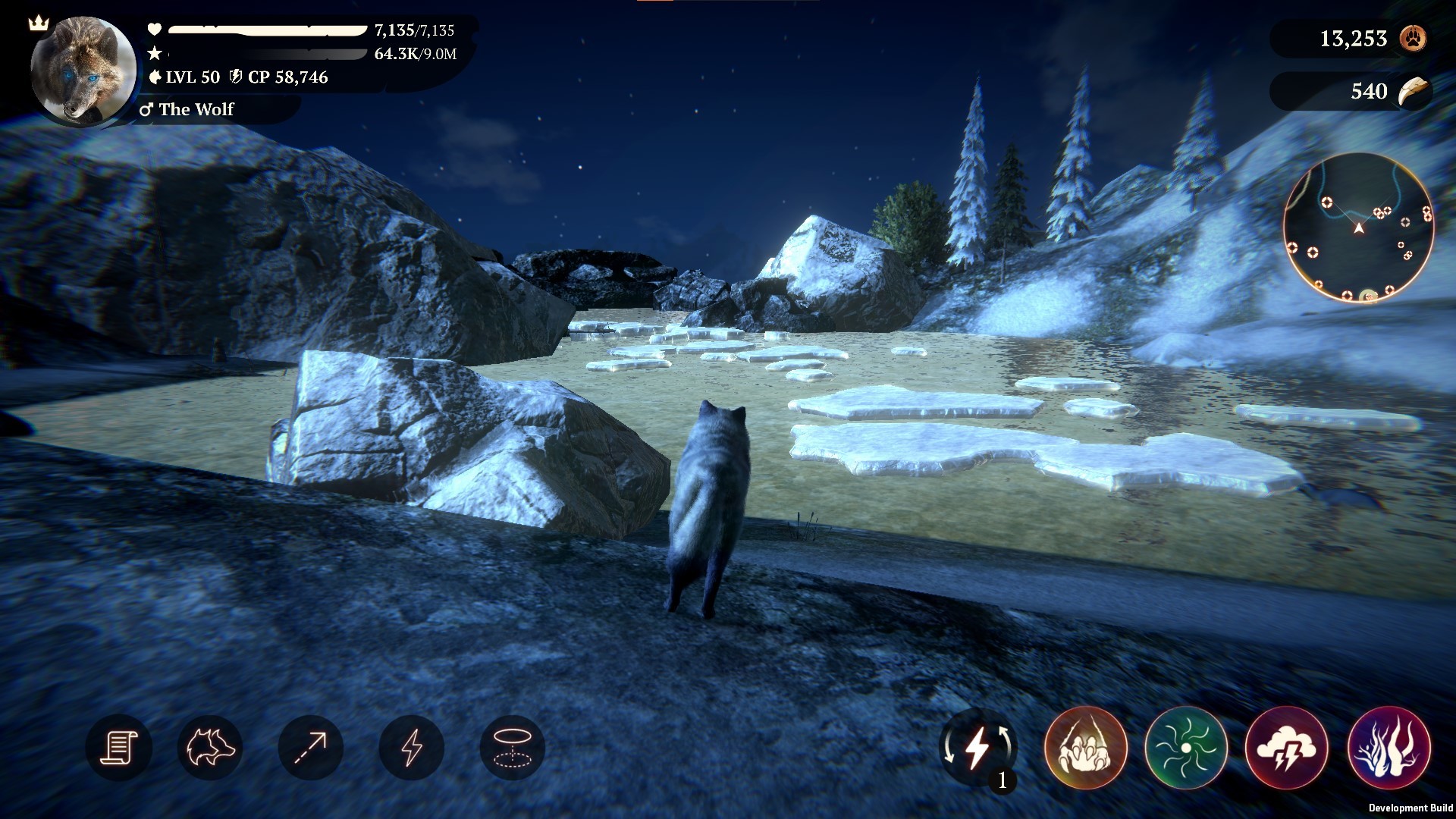Image resolution: width=1456 pixels, height=819 pixels.
Task: Use the tentacle roots skill
Action: (x=1389, y=748)
